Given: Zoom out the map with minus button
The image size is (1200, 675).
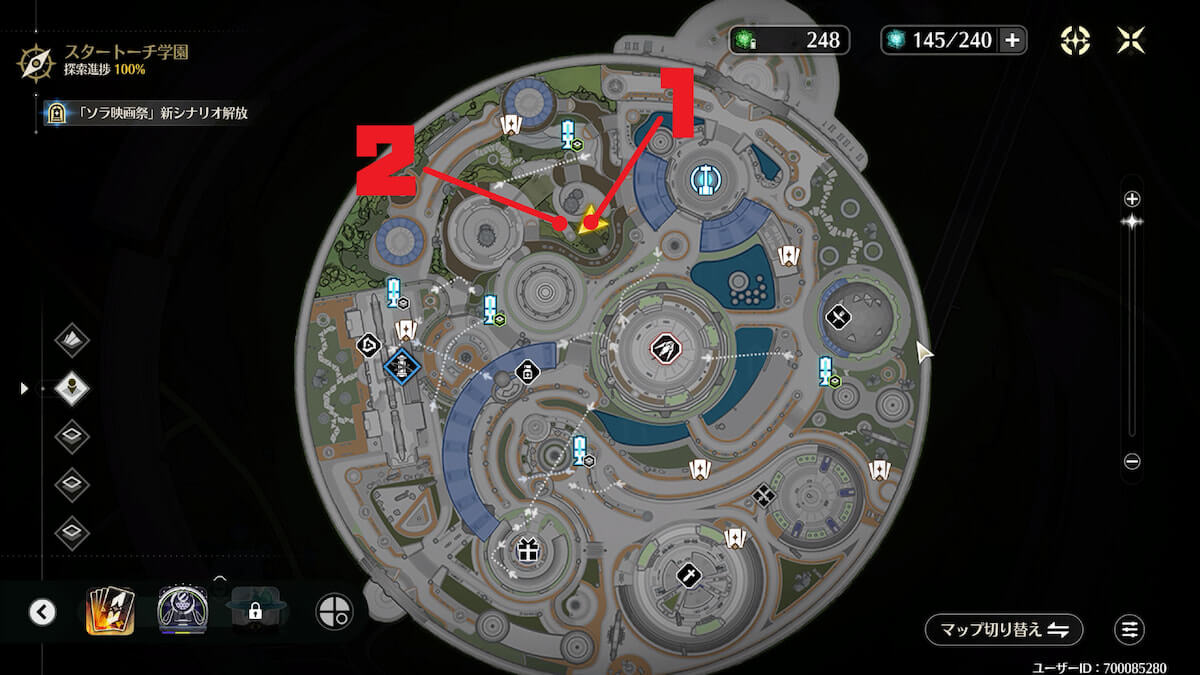Looking at the screenshot, I should point(1131,462).
